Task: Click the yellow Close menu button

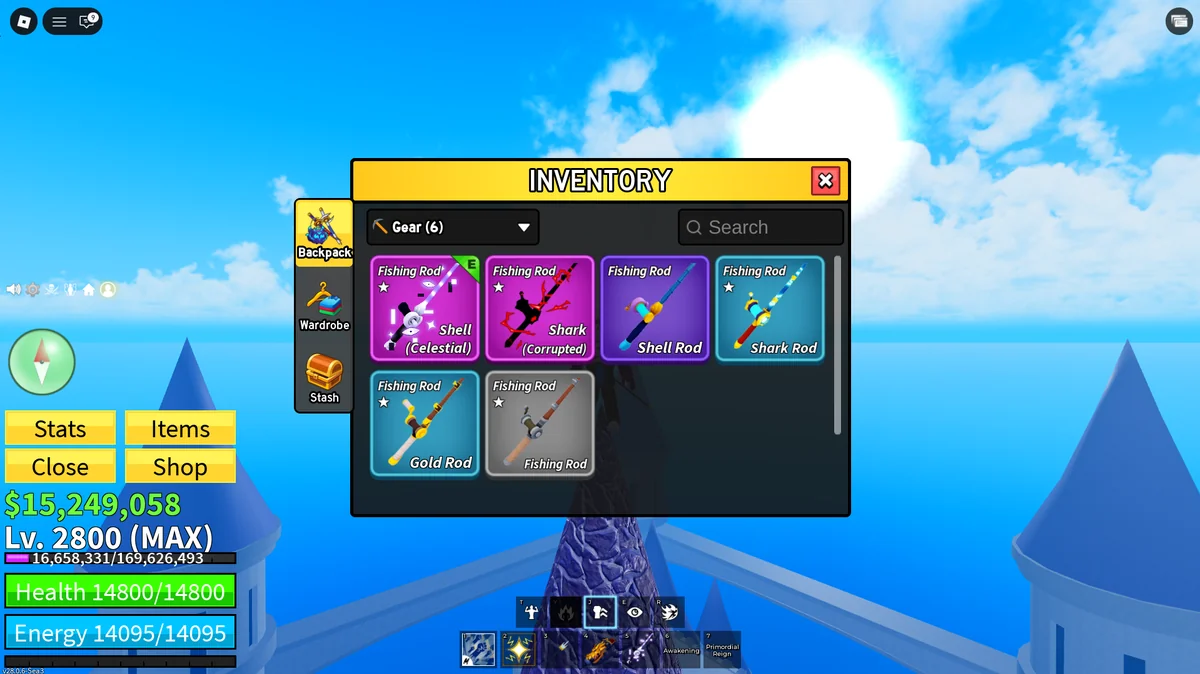Action: click(60, 467)
